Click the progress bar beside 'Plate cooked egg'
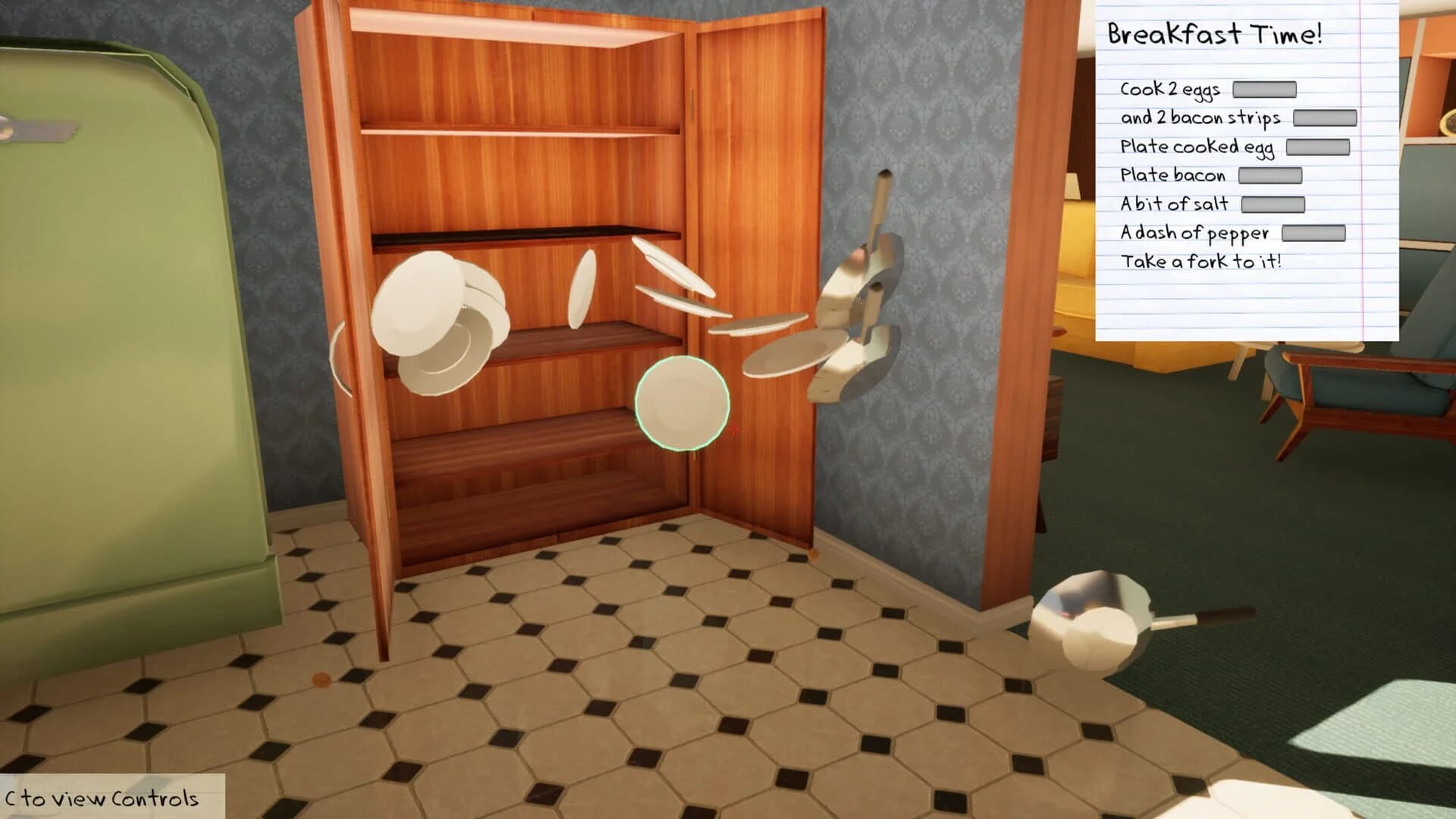 [1318, 147]
